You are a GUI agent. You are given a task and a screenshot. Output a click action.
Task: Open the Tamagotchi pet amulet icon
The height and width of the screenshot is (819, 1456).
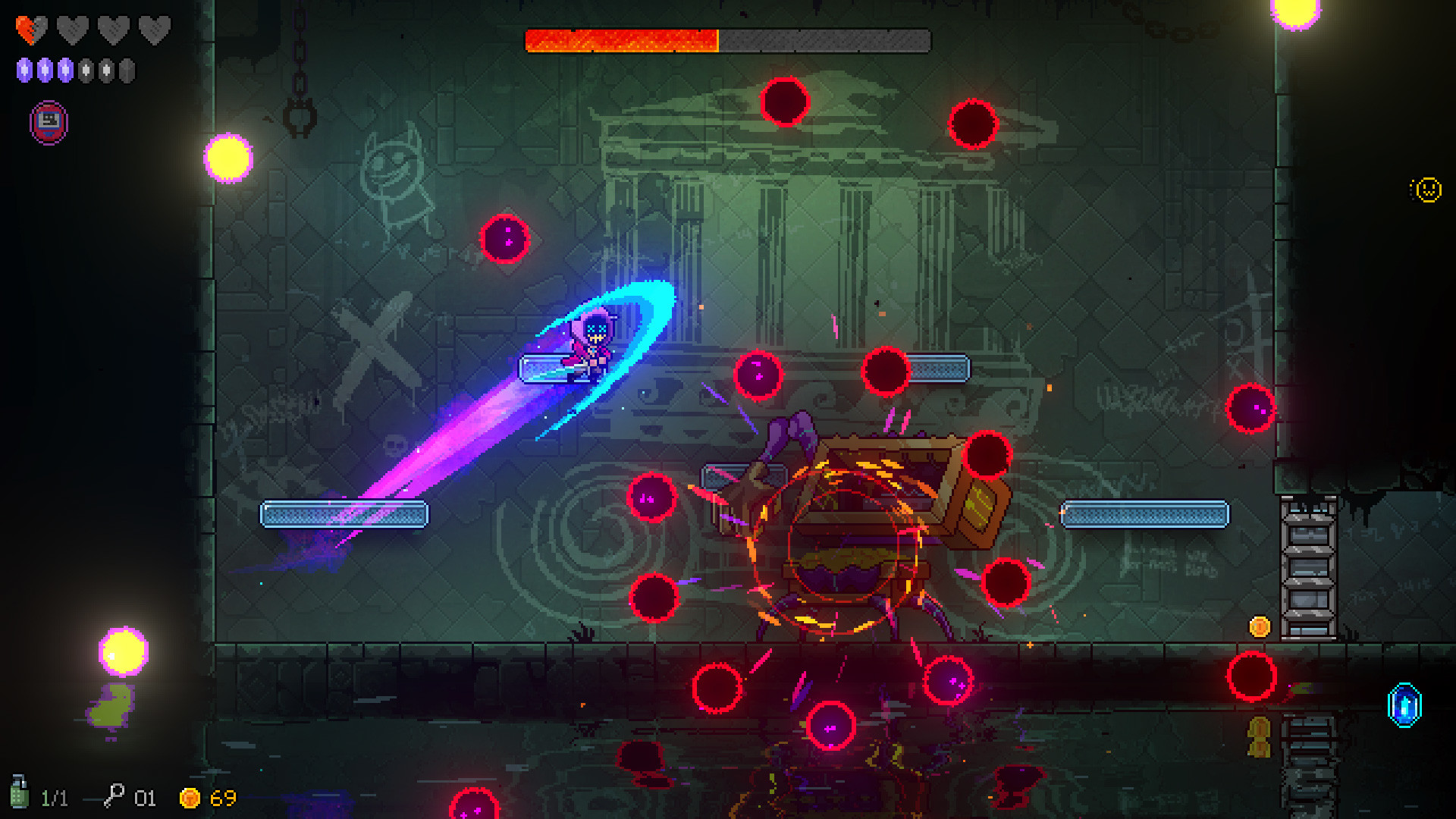click(x=48, y=121)
